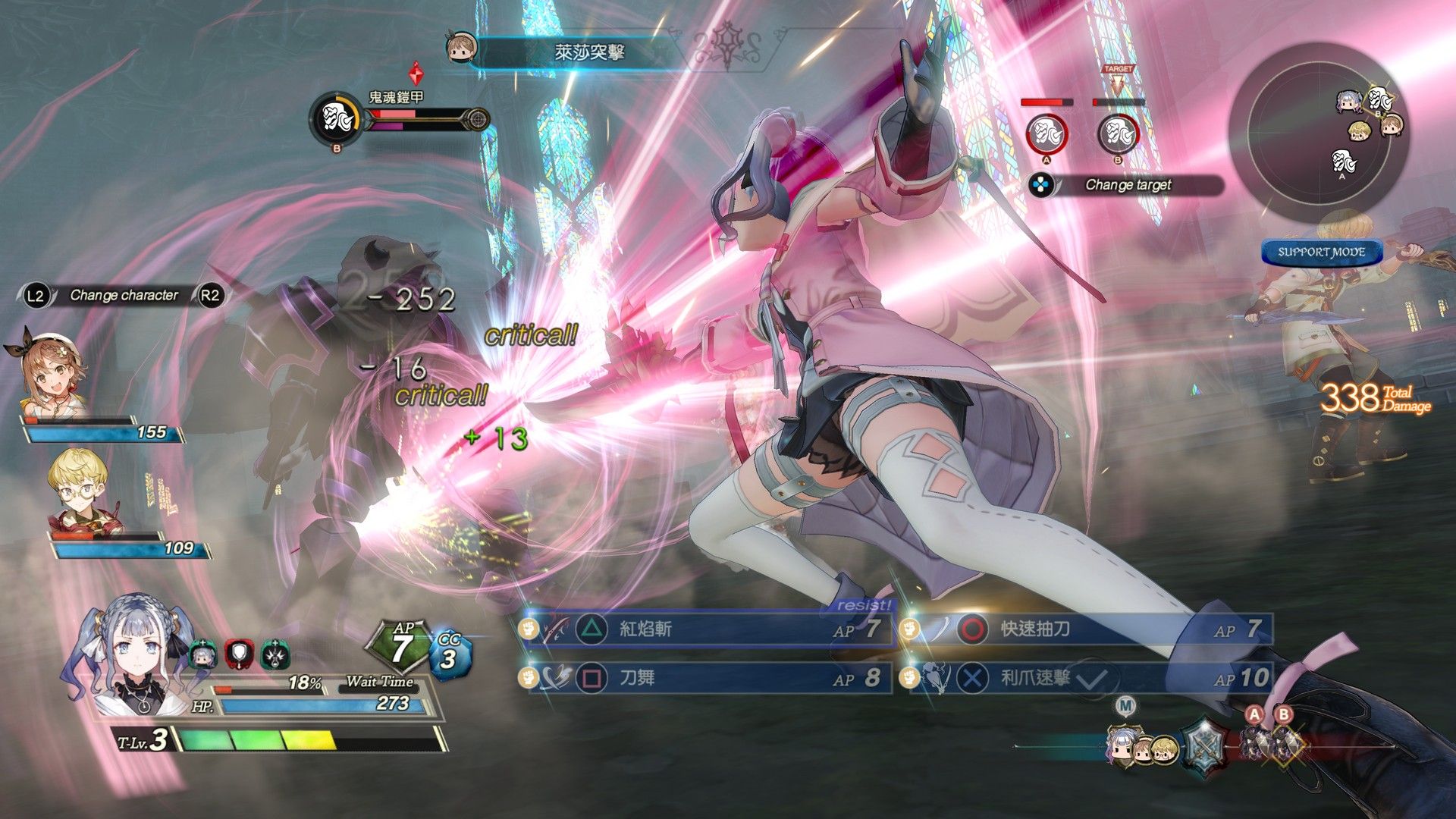This screenshot has width=1456, height=819.
Task: Activate the 利爪速擊 skill
Action: (x=1084, y=677)
